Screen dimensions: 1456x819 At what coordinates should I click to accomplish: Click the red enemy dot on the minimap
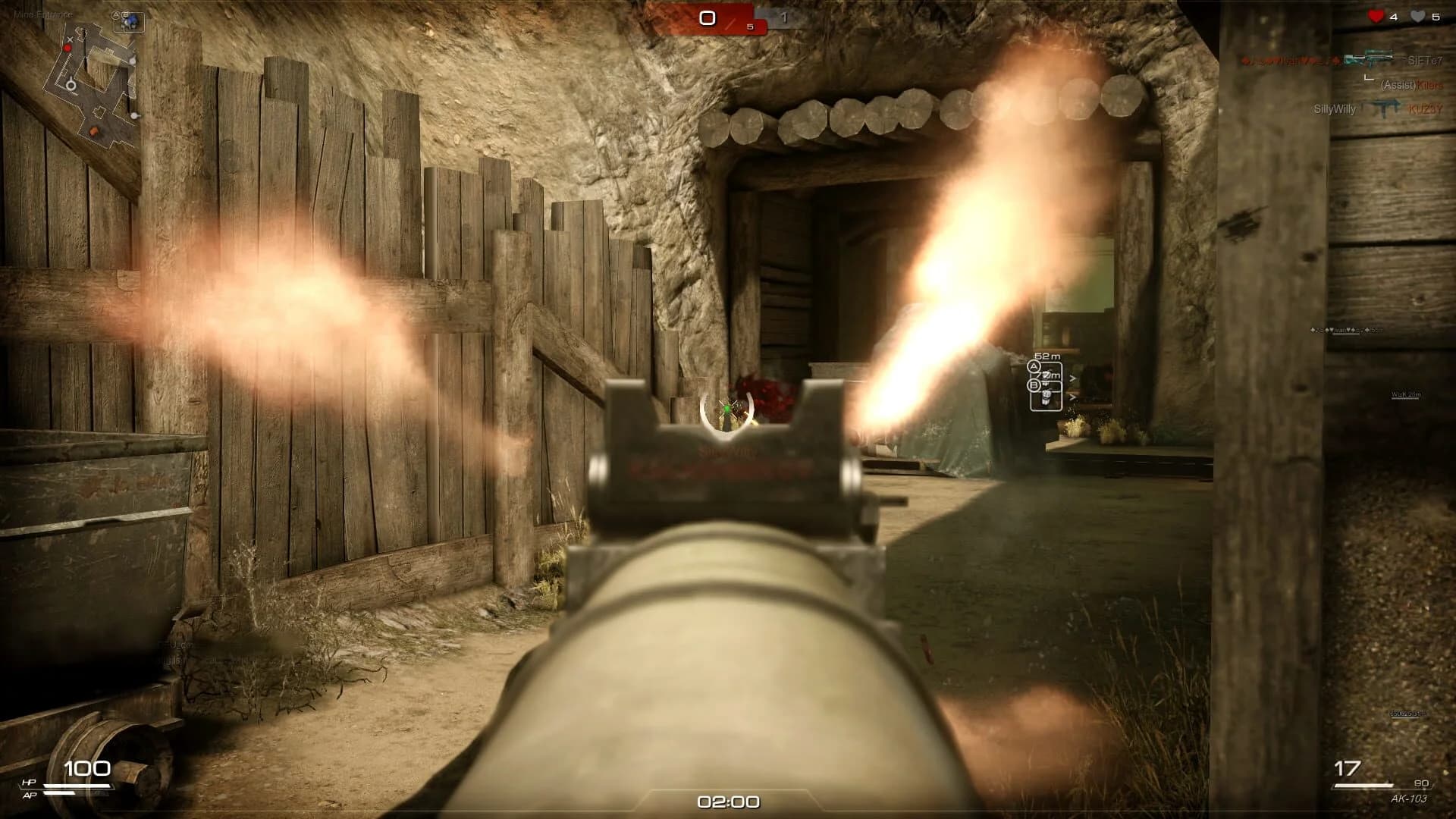[67, 48]
